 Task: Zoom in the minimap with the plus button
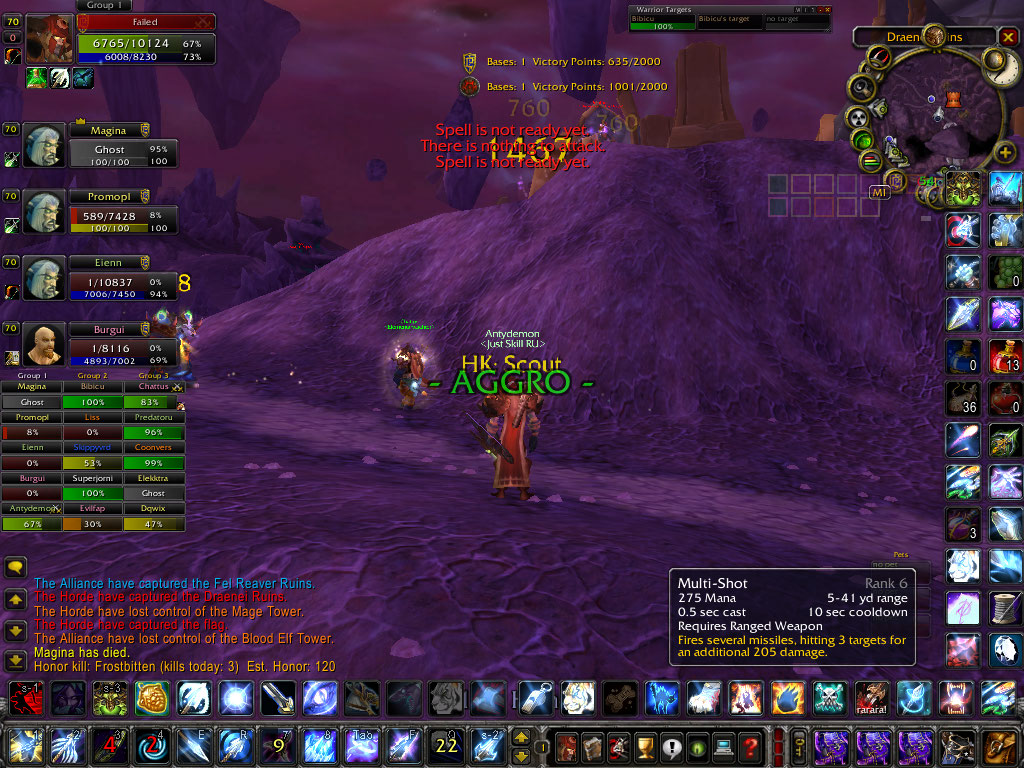[1004, 153]
